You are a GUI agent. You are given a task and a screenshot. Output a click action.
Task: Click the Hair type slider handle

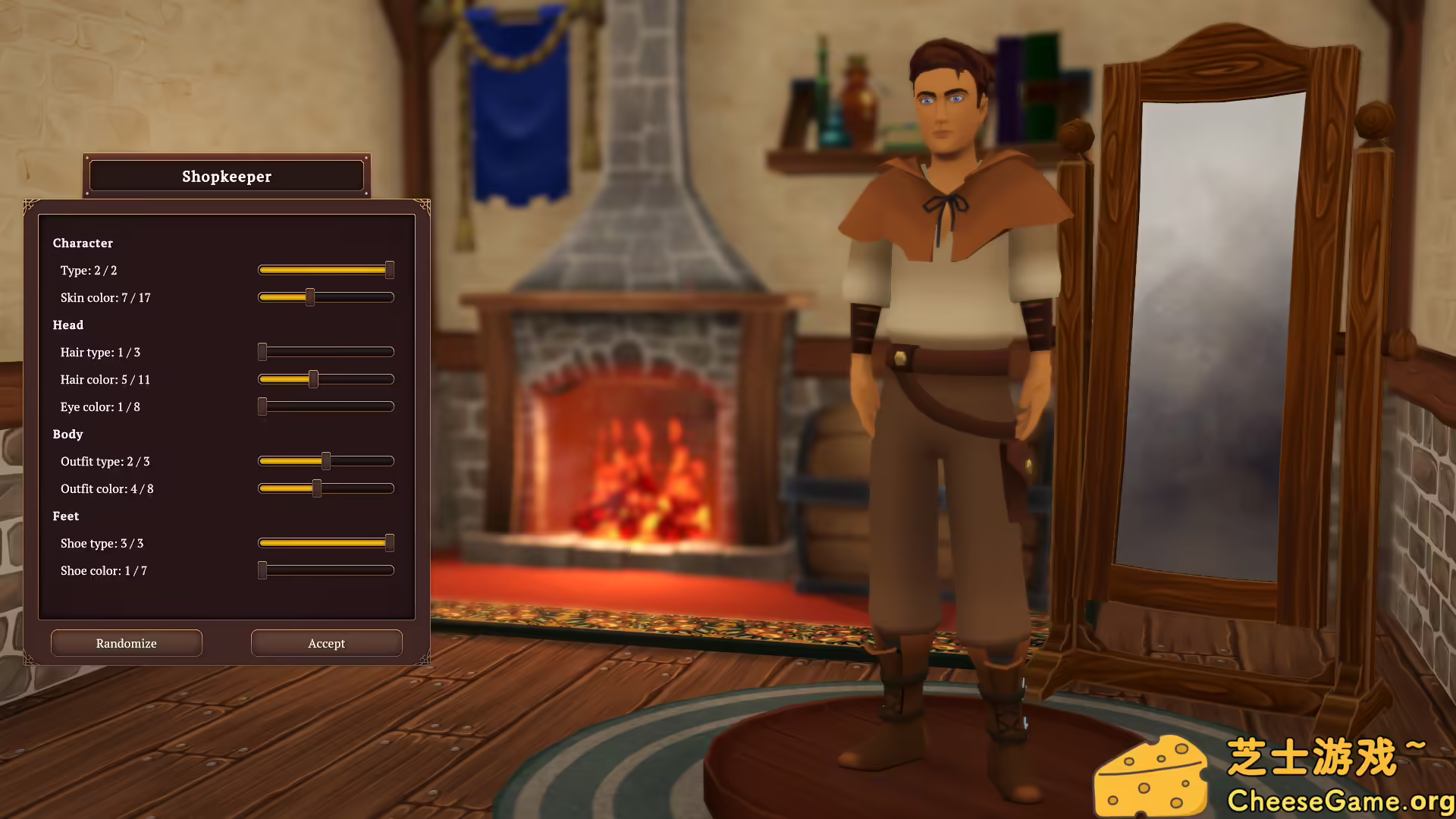point(263,352)
